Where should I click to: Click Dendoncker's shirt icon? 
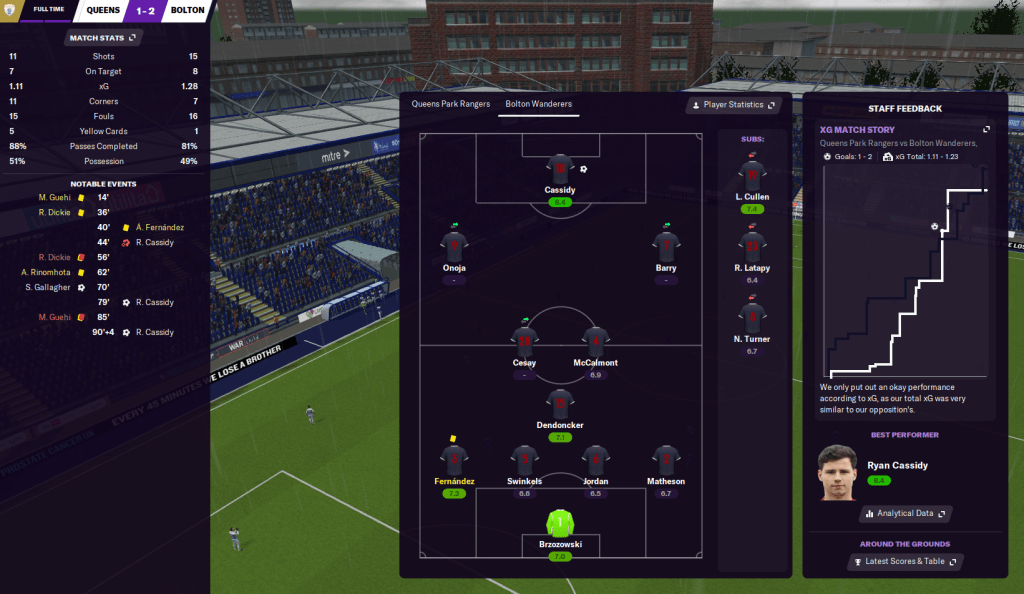pos(560,403)
